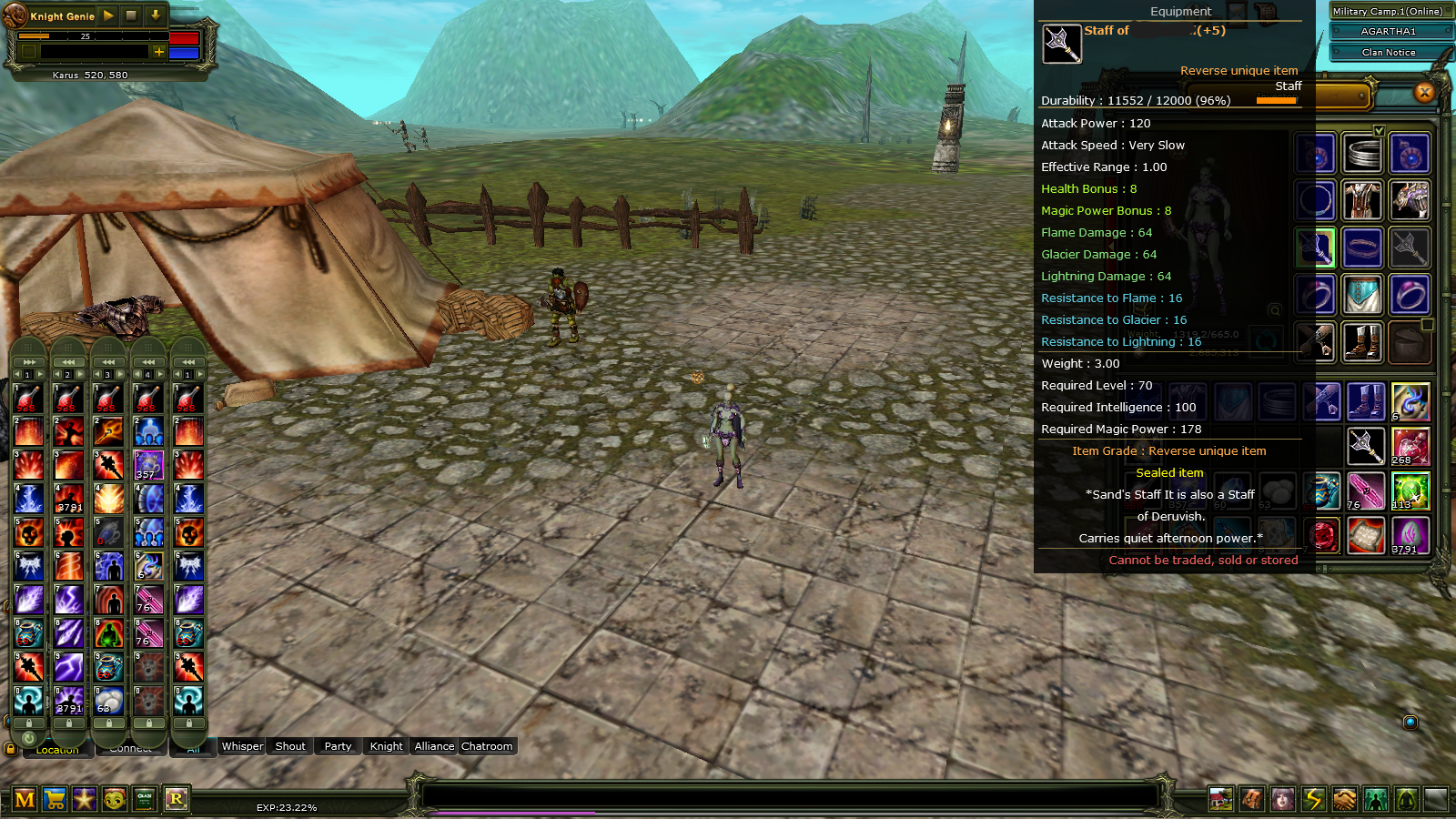Open the Clan Notice button

pos(1390,52)
